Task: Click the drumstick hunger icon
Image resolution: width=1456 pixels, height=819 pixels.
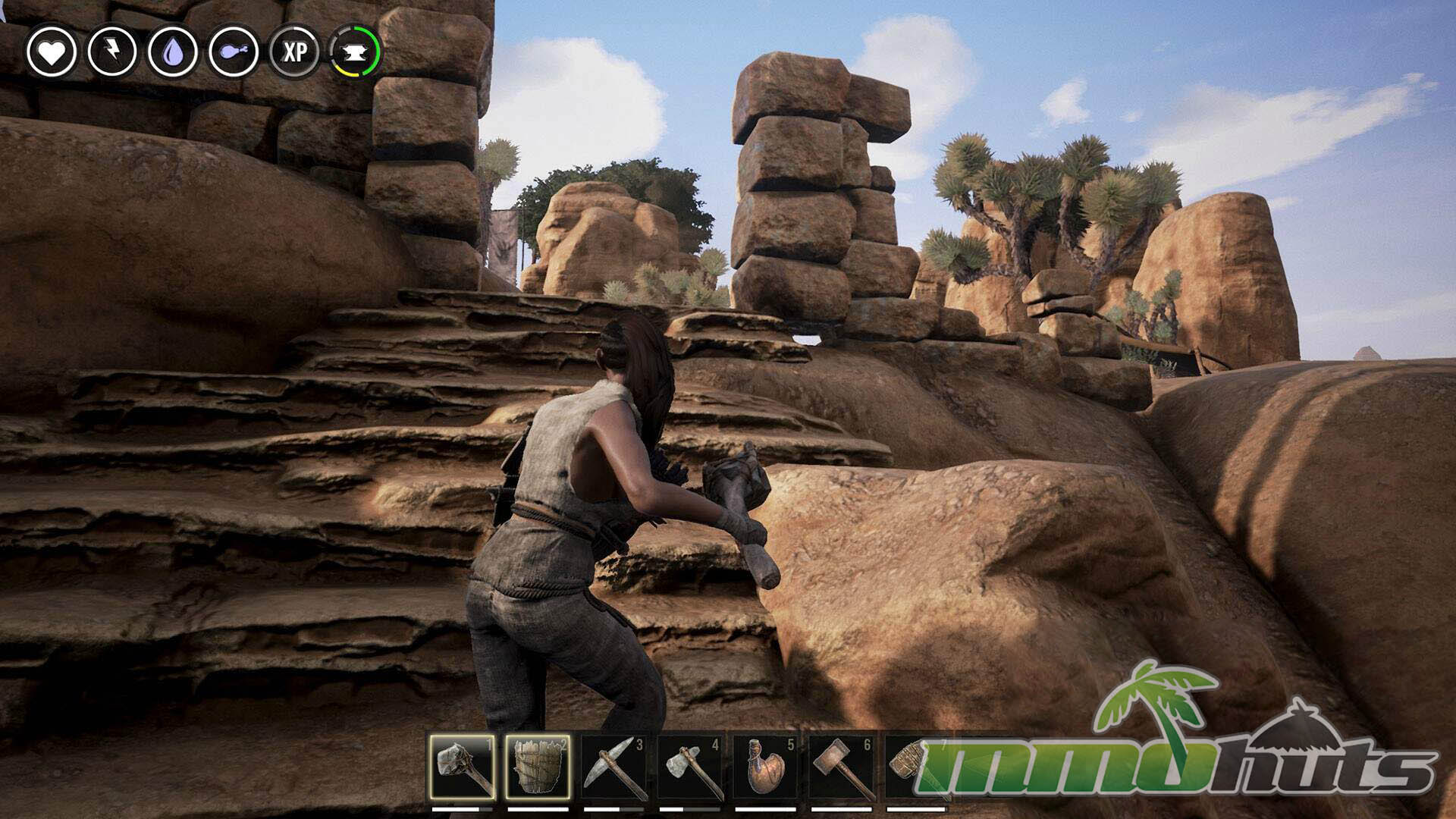Action: [x=234, y=52]
